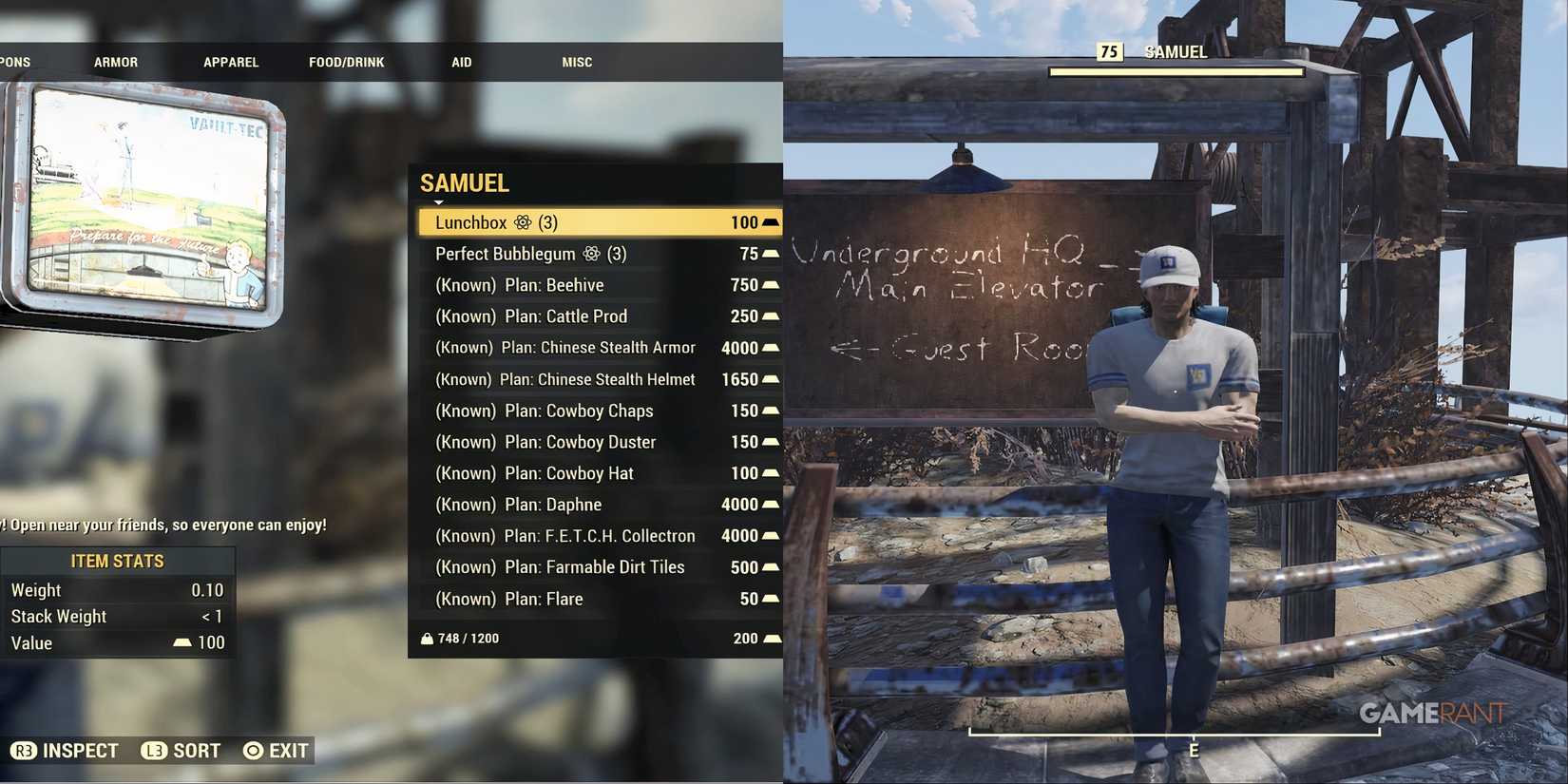Switch to the MISC tab
1568x784 pixels.
click(x=577, y=62)
